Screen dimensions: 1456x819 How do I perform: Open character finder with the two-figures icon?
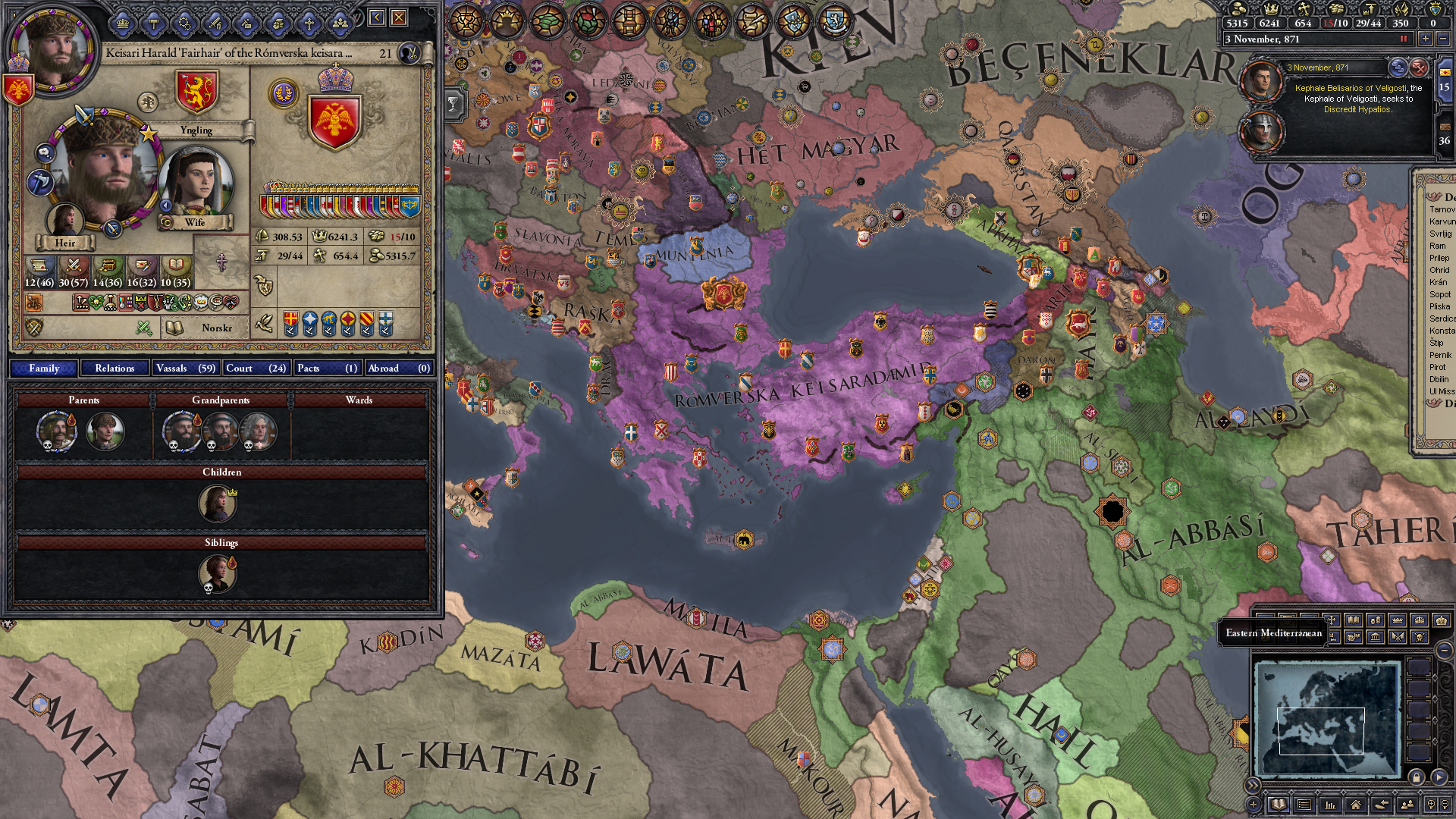[1408, 805]
